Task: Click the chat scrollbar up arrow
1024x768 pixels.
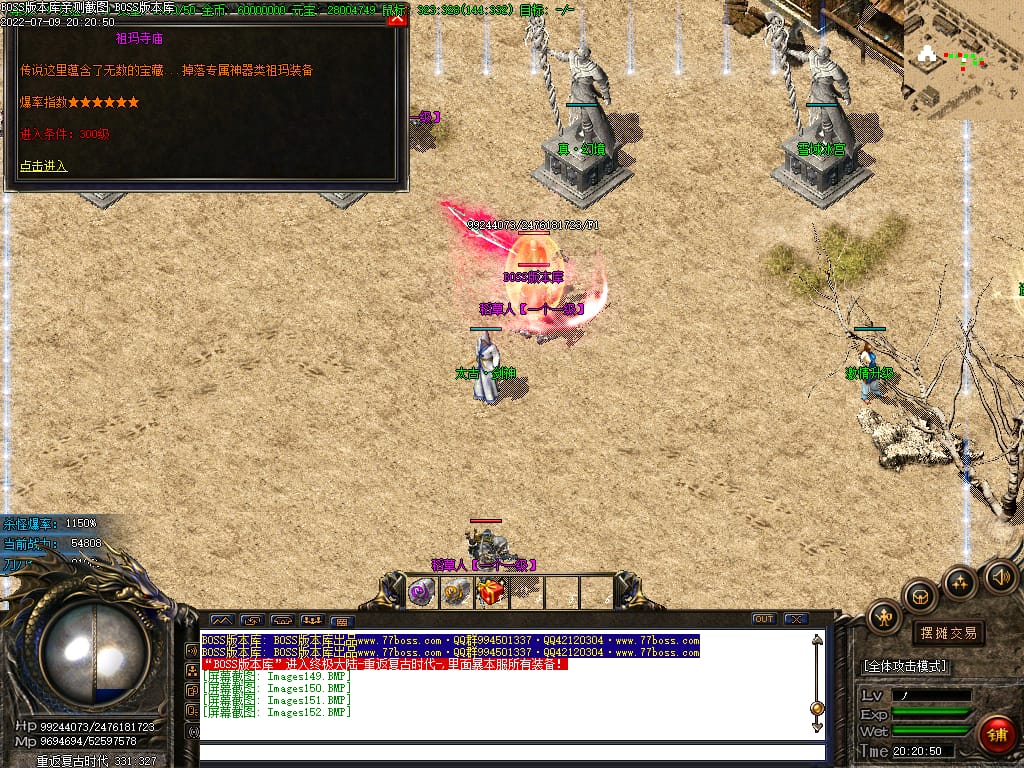Action: coord(817,641)
